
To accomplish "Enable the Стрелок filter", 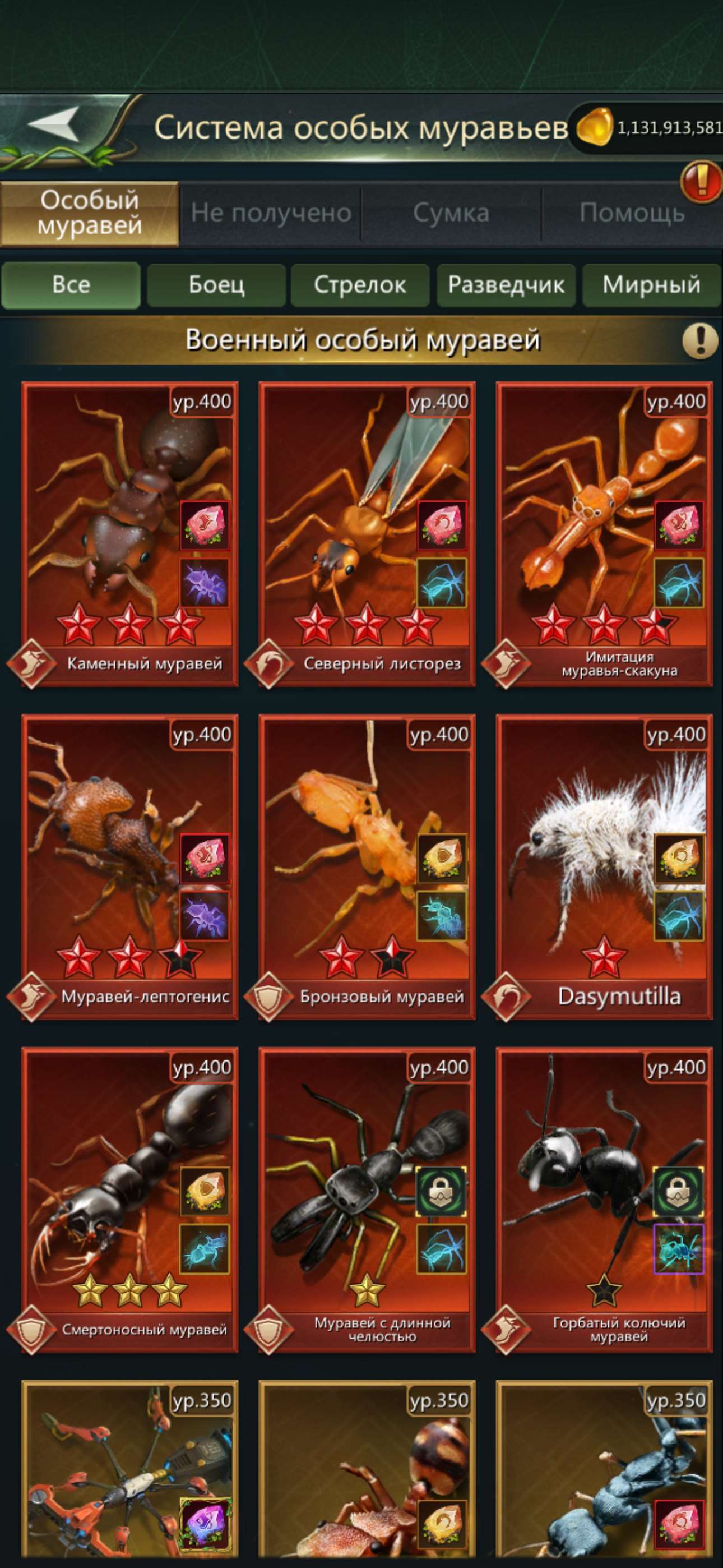I will (361, 285).
